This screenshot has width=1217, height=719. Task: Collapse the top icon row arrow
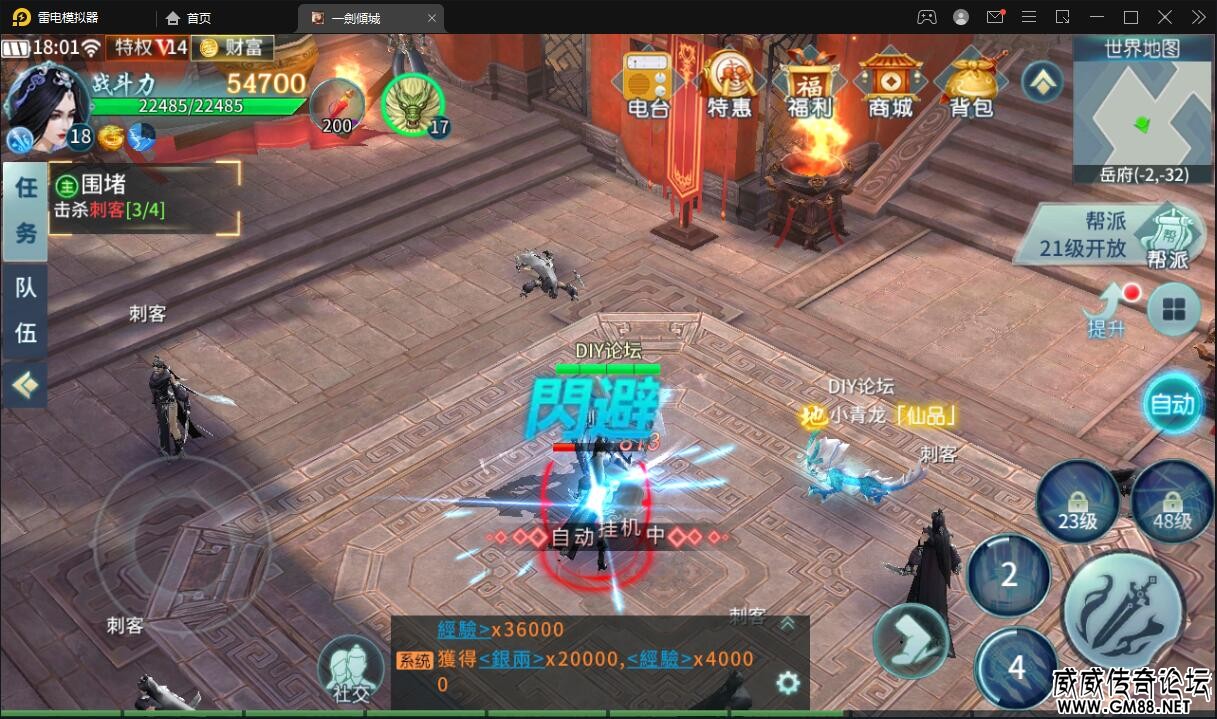(x=1042, y=82)
